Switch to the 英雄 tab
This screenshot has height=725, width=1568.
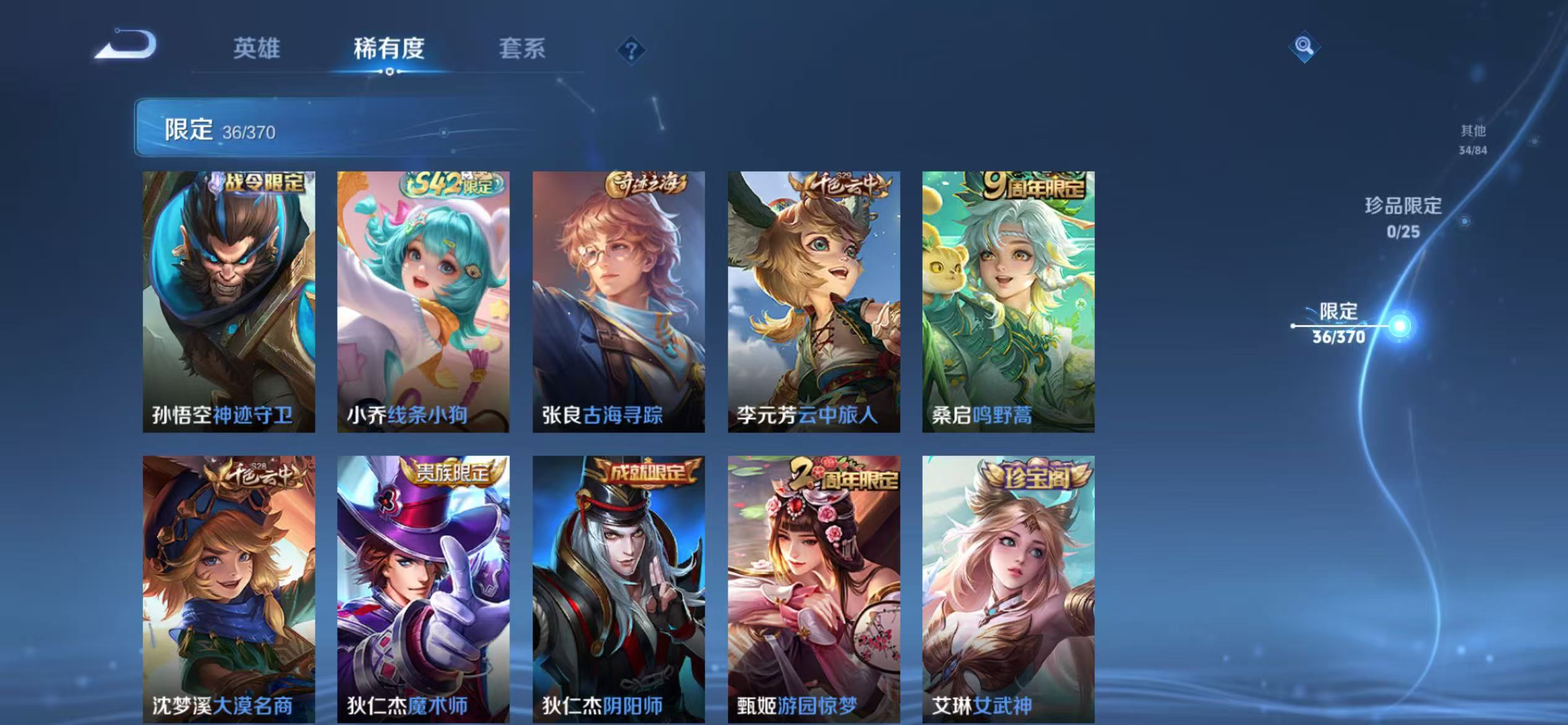258,48
